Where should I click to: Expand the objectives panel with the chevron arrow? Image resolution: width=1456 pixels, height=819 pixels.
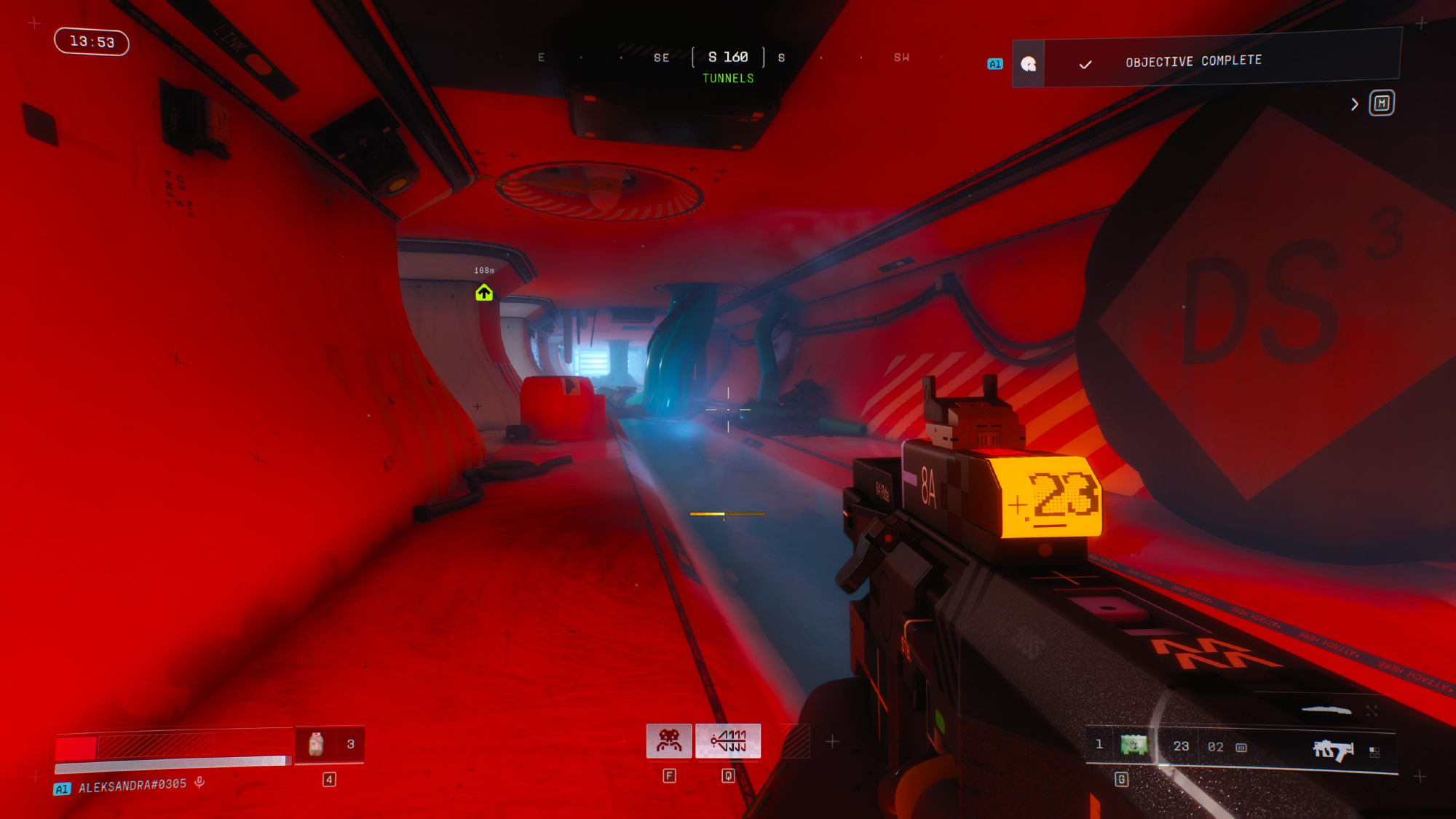coord(1354,104)
